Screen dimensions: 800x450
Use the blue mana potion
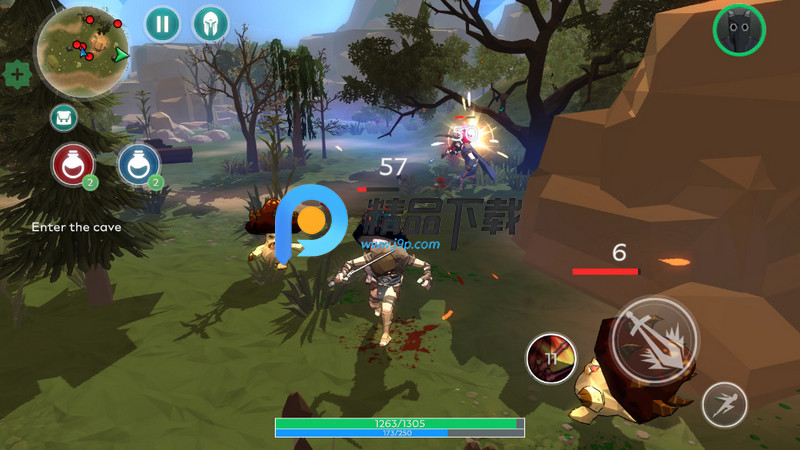tap(138, 164)
